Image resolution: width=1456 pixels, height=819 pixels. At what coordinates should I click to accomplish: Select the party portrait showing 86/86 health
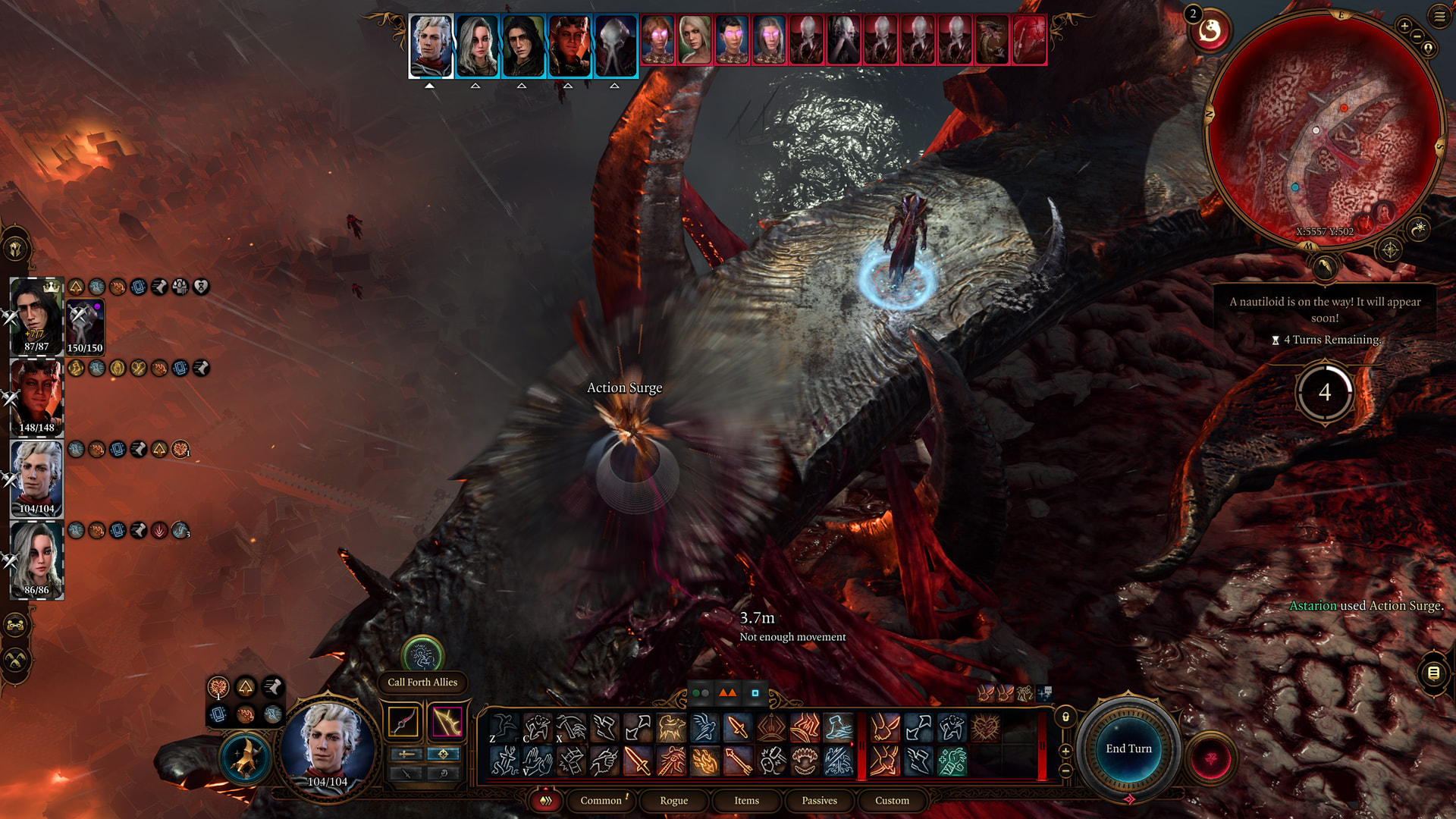(x=36, y=561)
